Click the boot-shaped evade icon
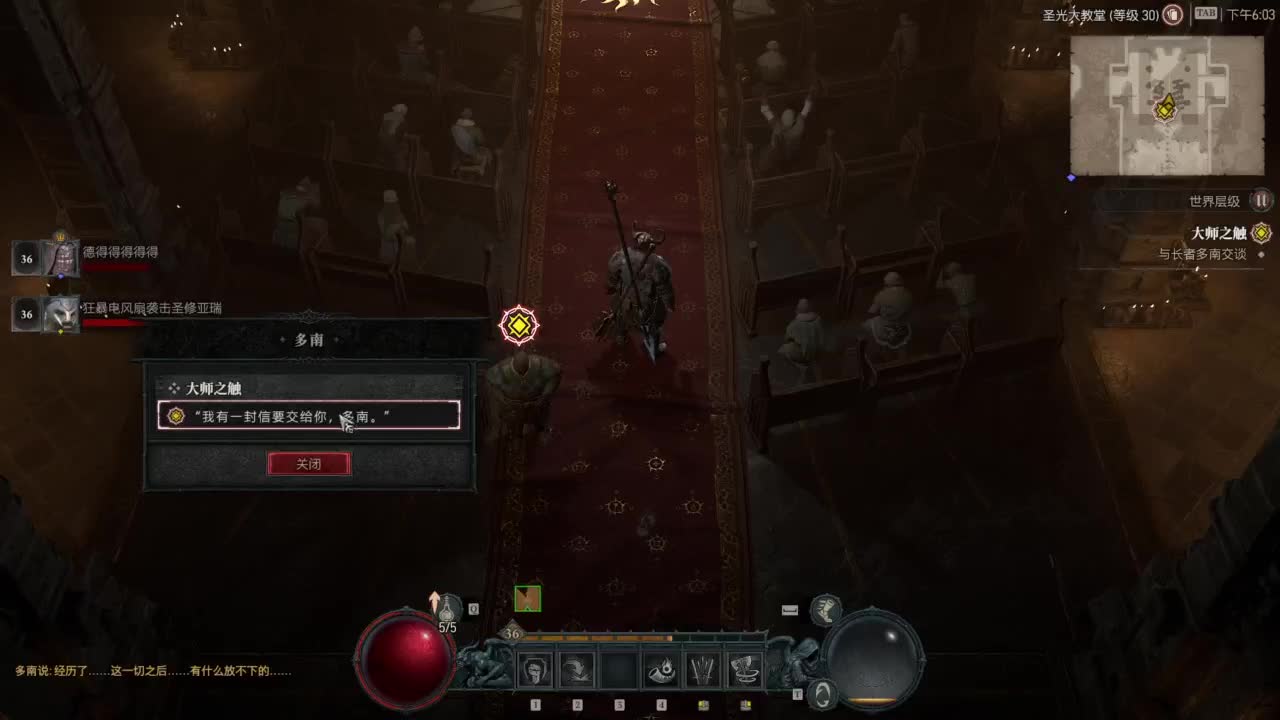 825,609
